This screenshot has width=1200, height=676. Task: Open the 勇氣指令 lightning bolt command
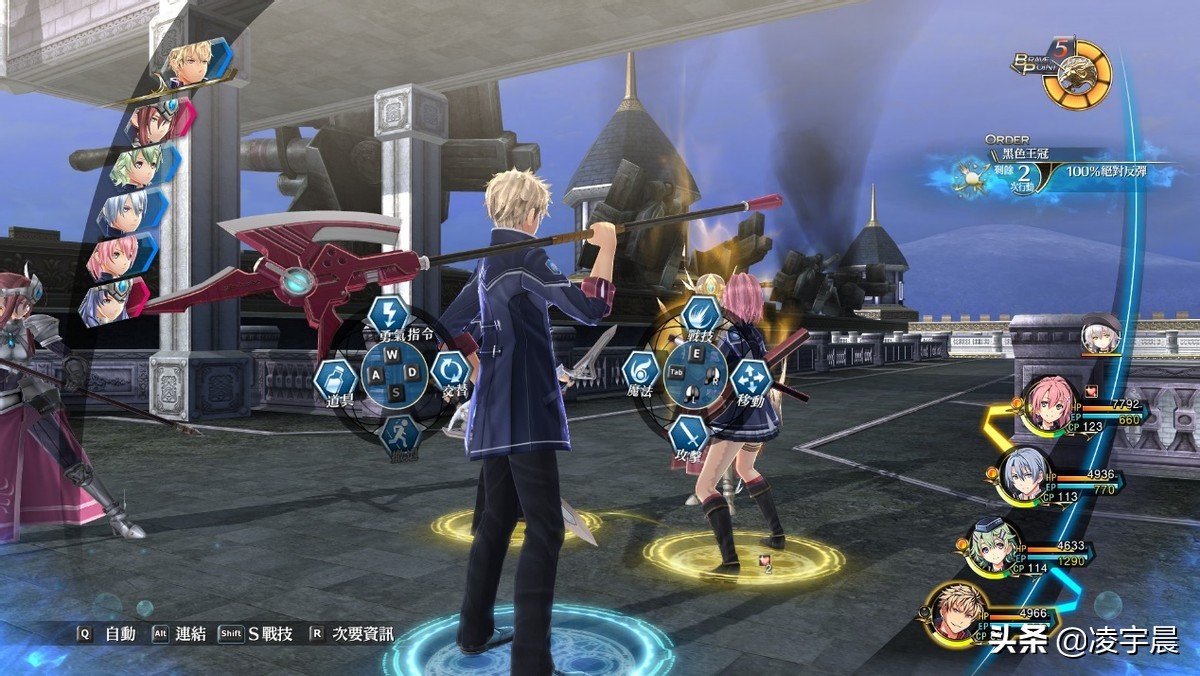pos(388,313)
